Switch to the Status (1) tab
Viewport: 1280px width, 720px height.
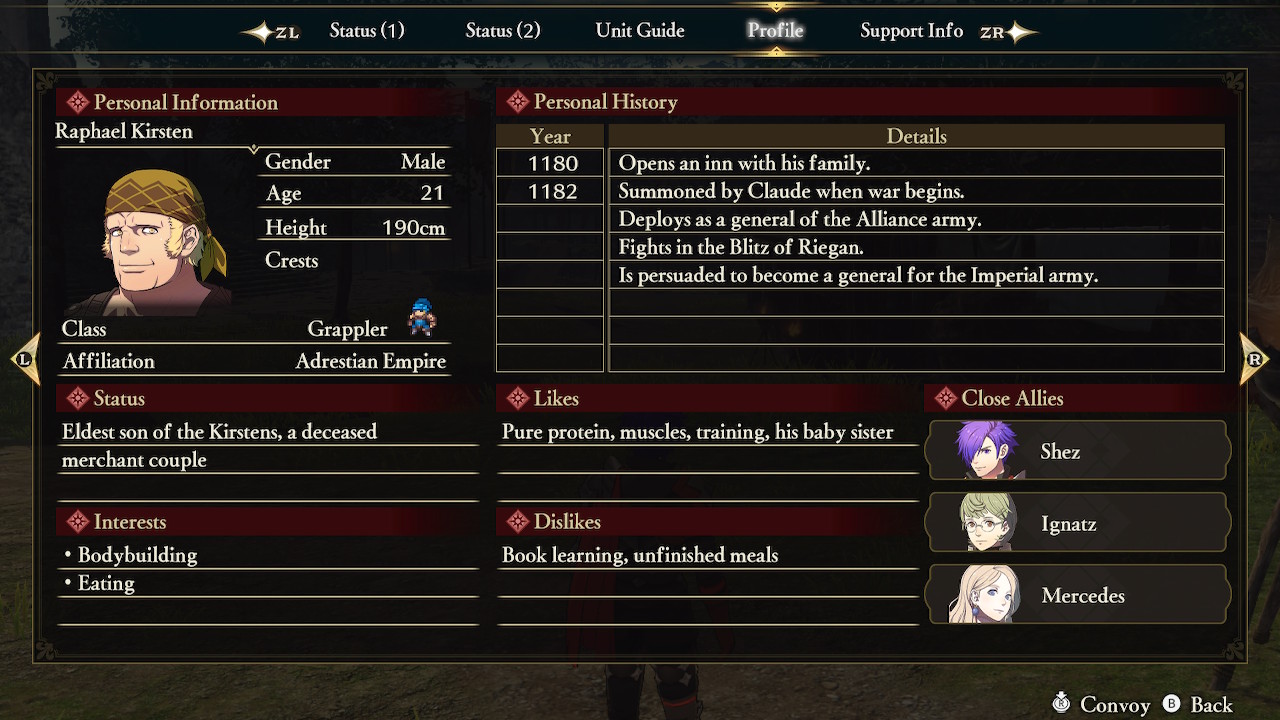(x=367, y=30)
